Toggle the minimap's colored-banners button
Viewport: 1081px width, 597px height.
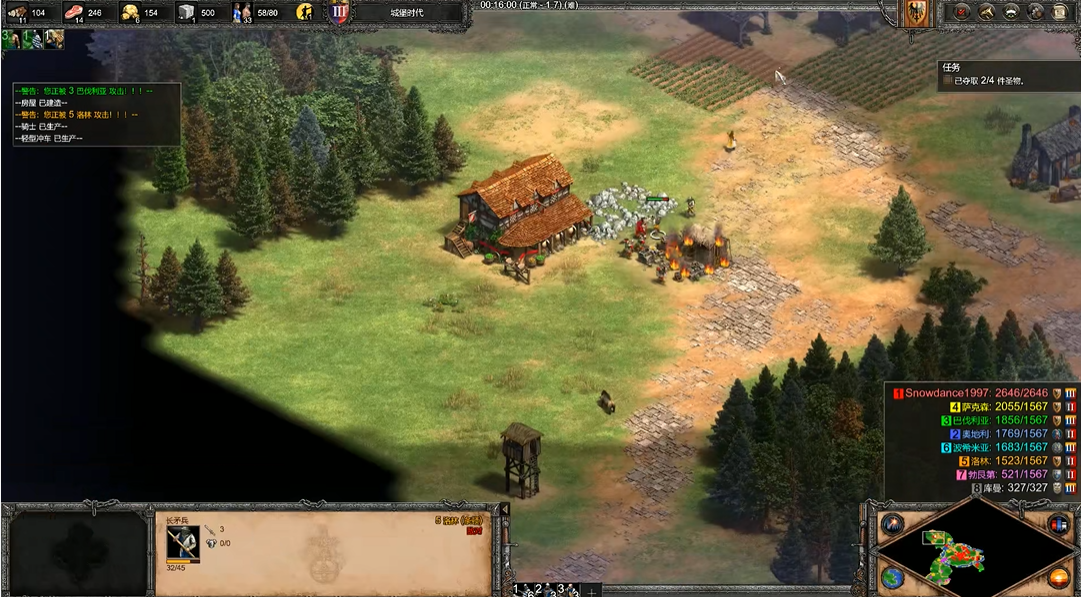(x=1058, y=523)
